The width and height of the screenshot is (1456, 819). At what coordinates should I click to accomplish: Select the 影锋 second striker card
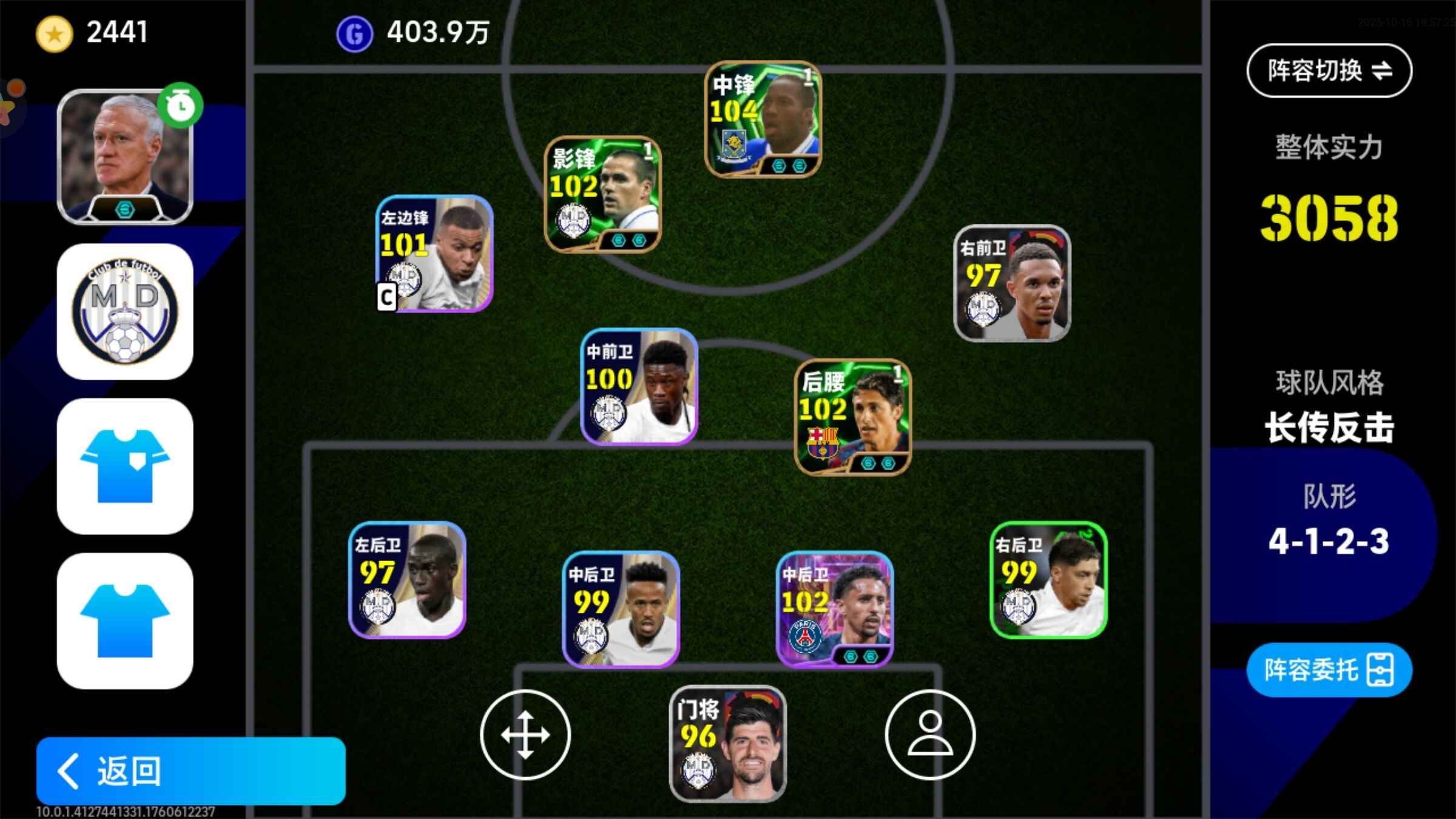(602, 194)
